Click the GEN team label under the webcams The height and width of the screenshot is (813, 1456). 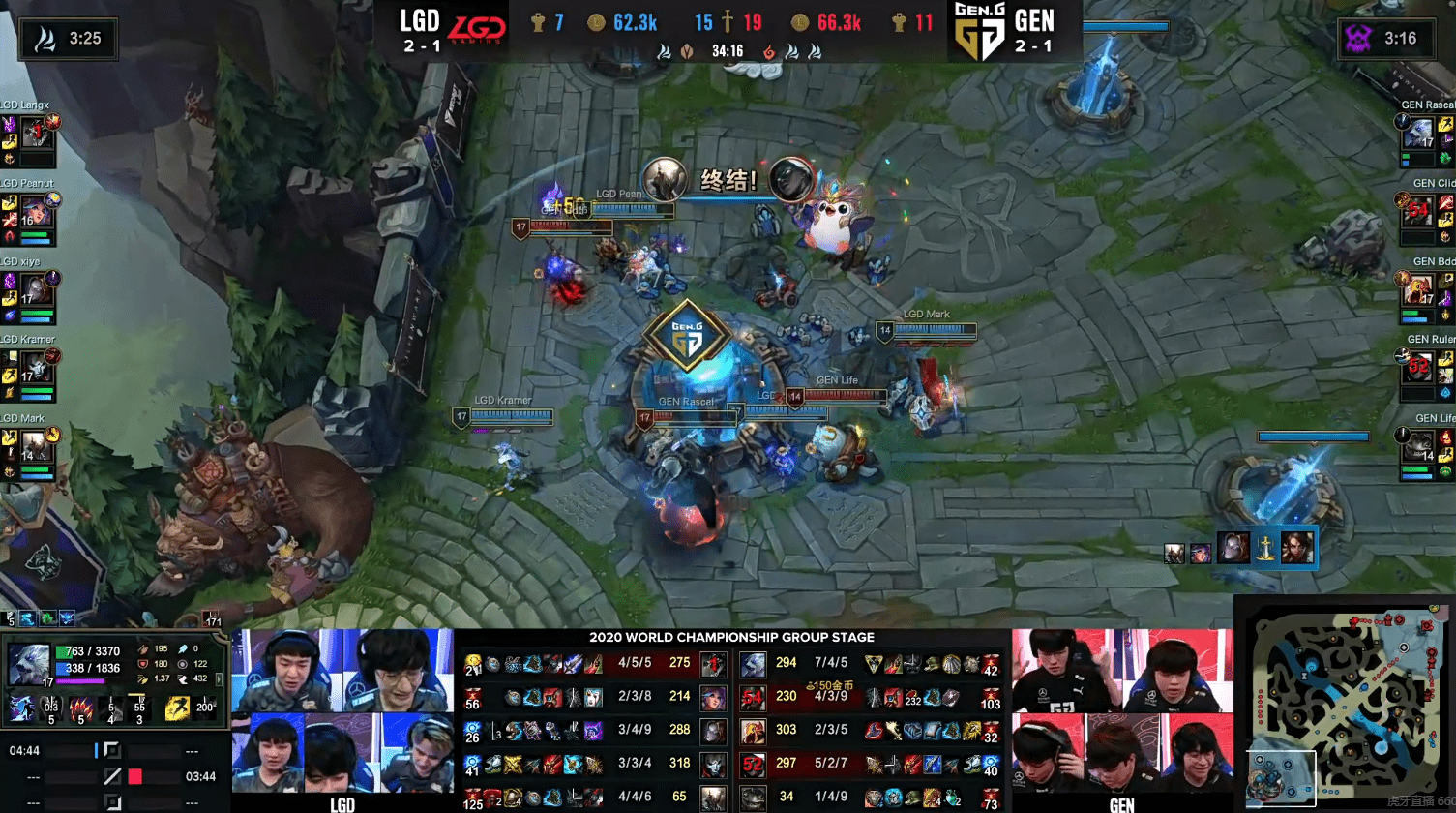point(1122,806)
